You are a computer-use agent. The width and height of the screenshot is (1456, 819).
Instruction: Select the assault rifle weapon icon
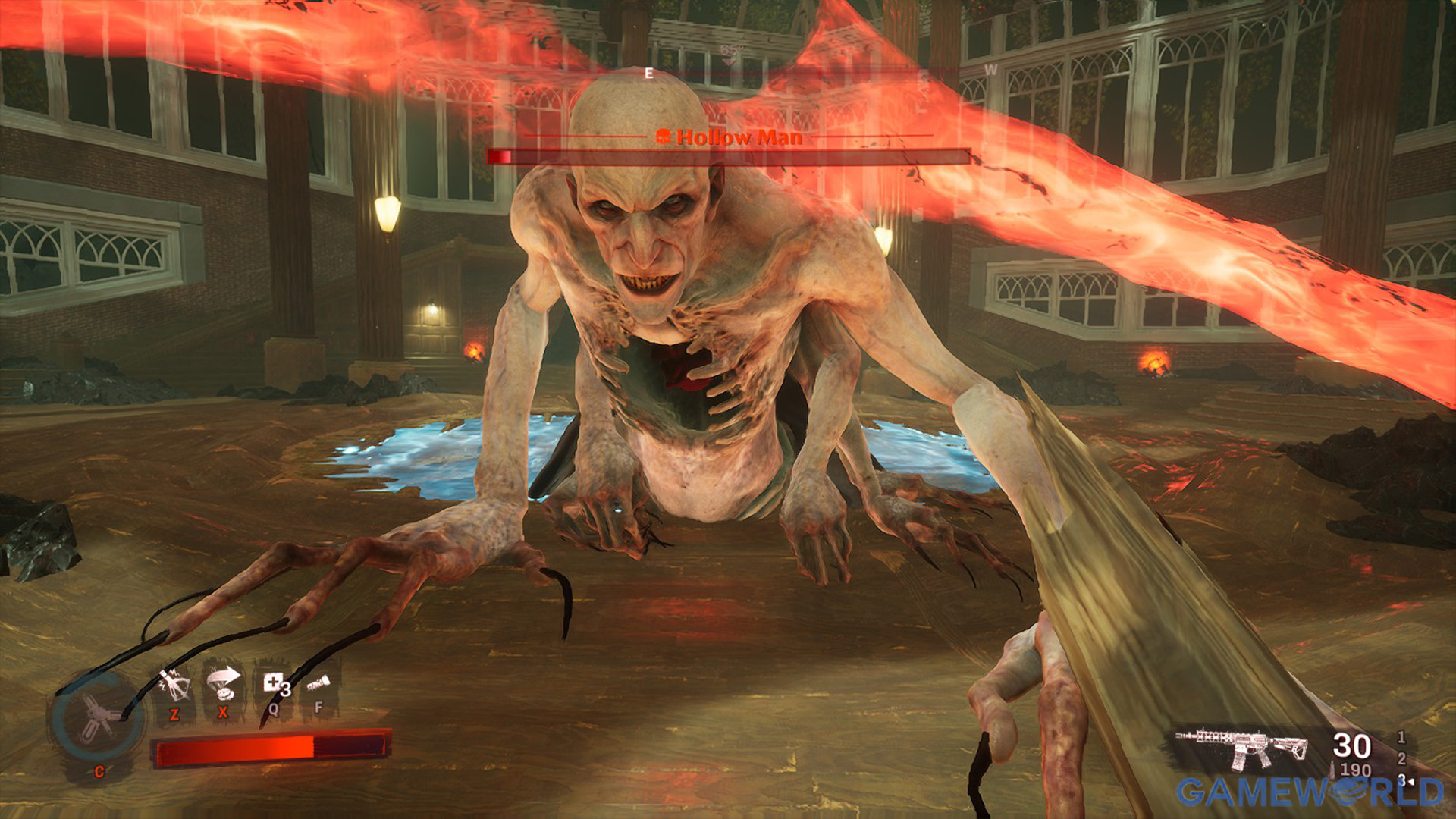(x=1242, y=748)
